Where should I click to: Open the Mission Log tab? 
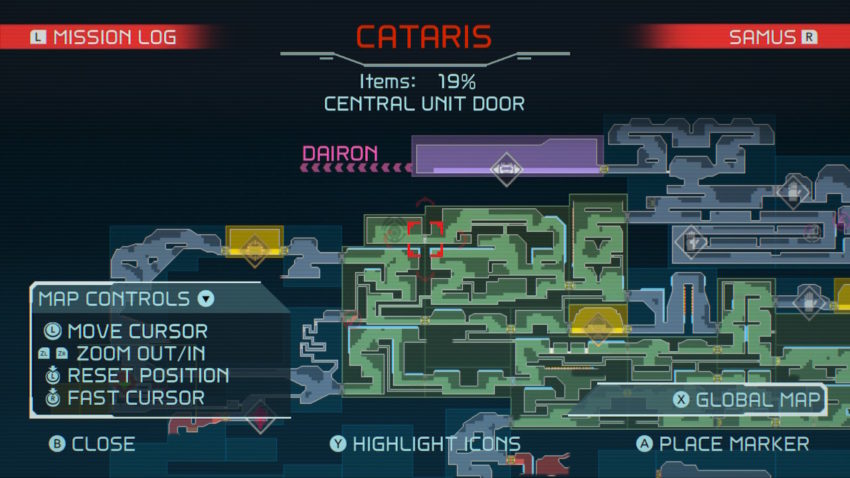coord(104,38)
